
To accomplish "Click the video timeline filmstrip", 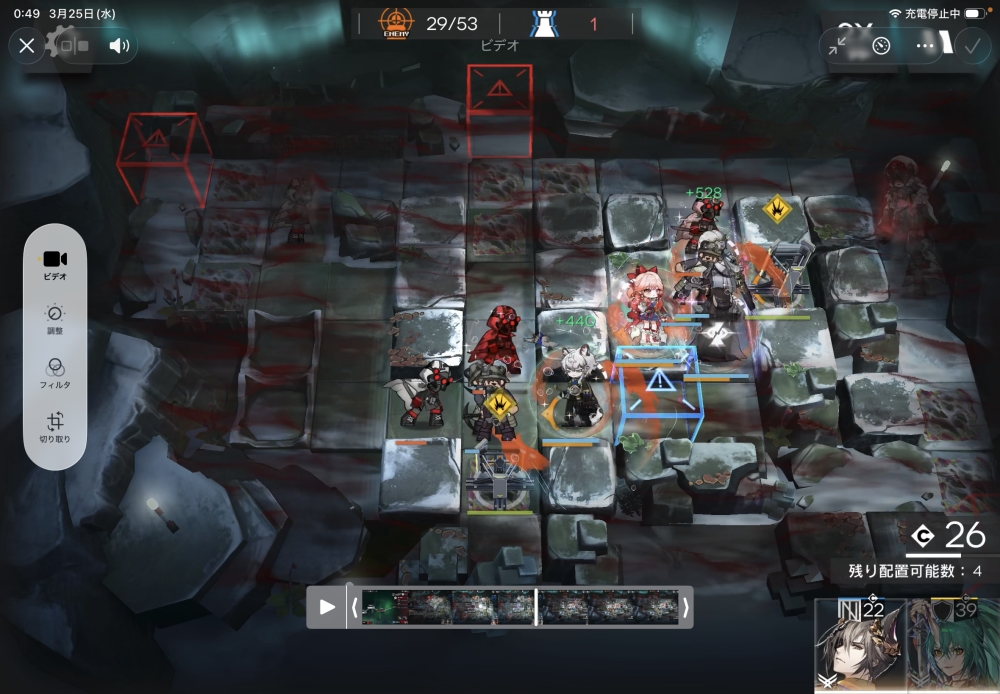I will (x=520, y=607).
